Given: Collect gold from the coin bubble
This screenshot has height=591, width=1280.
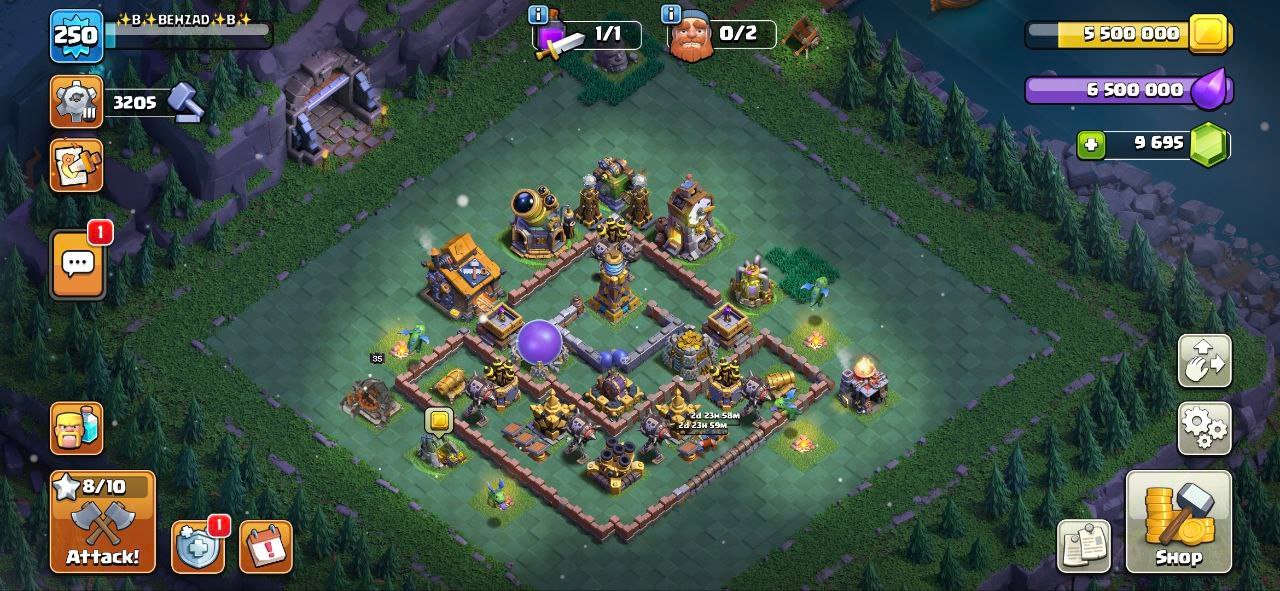Looking at the screenshot, I should coord(439,421).
